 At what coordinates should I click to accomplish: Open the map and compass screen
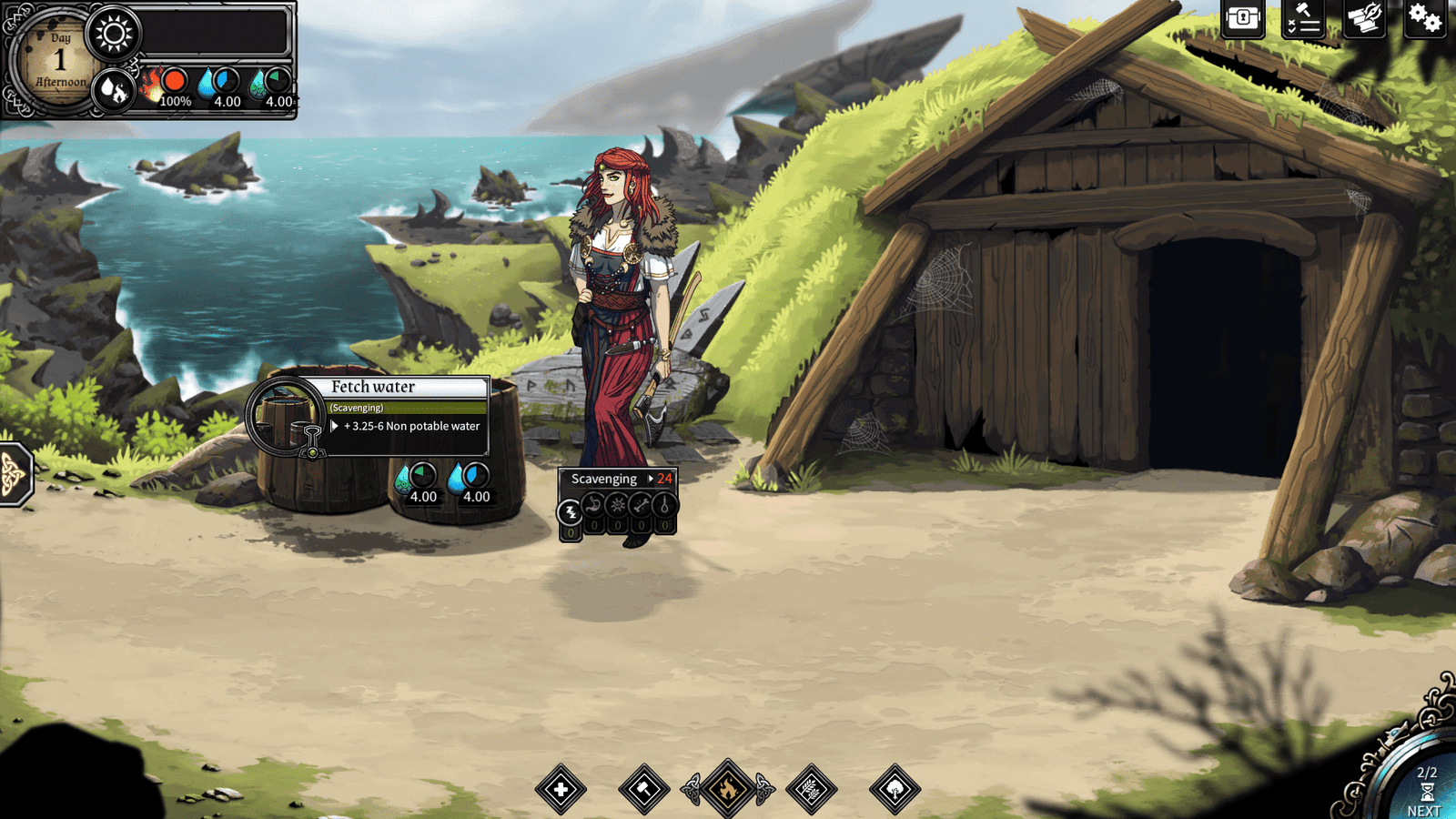1363,19
